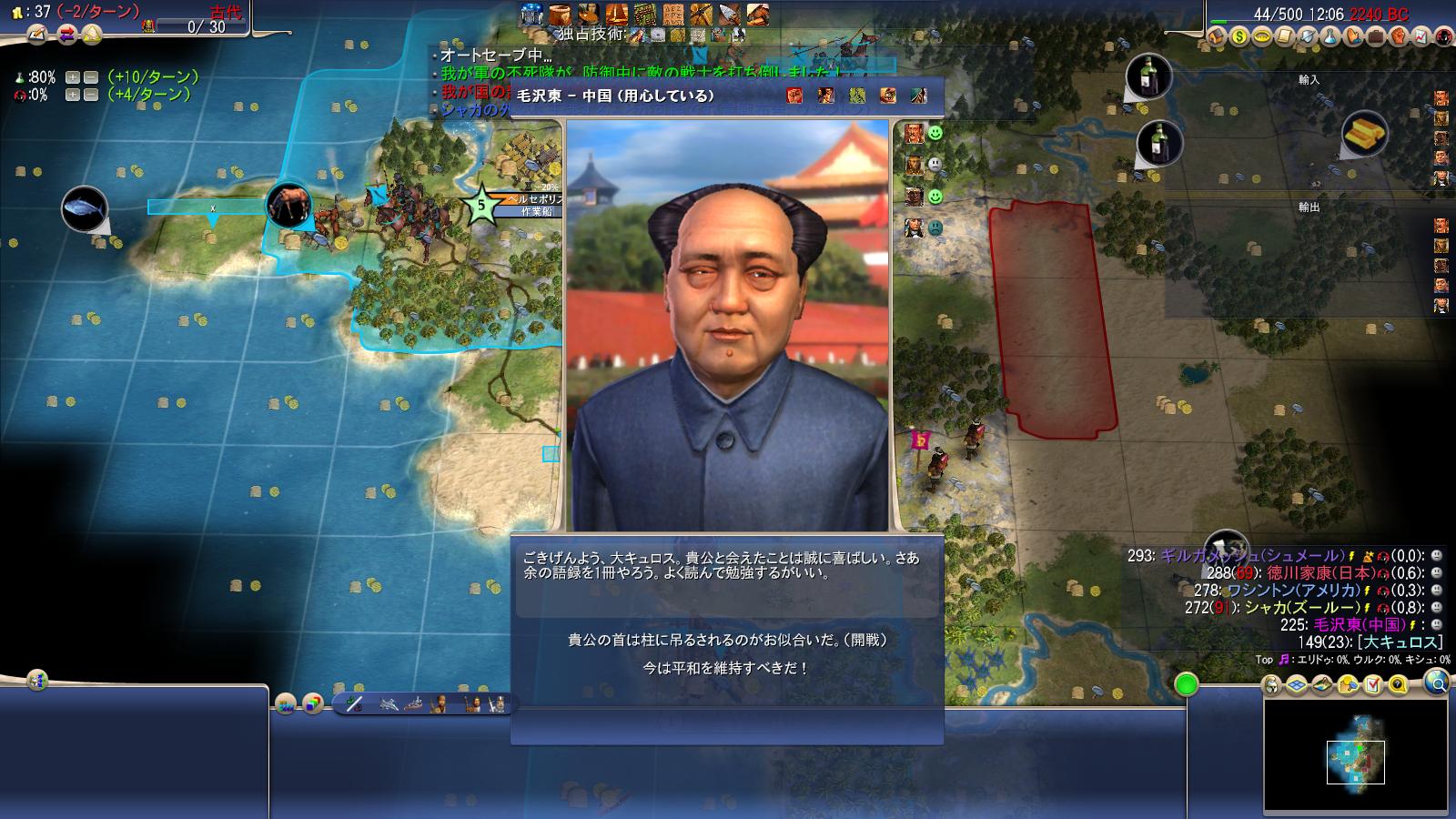Open the military advisor (shield icon)
Viewport: 1456px width, 819px height.
click(x=1308, y=36)
